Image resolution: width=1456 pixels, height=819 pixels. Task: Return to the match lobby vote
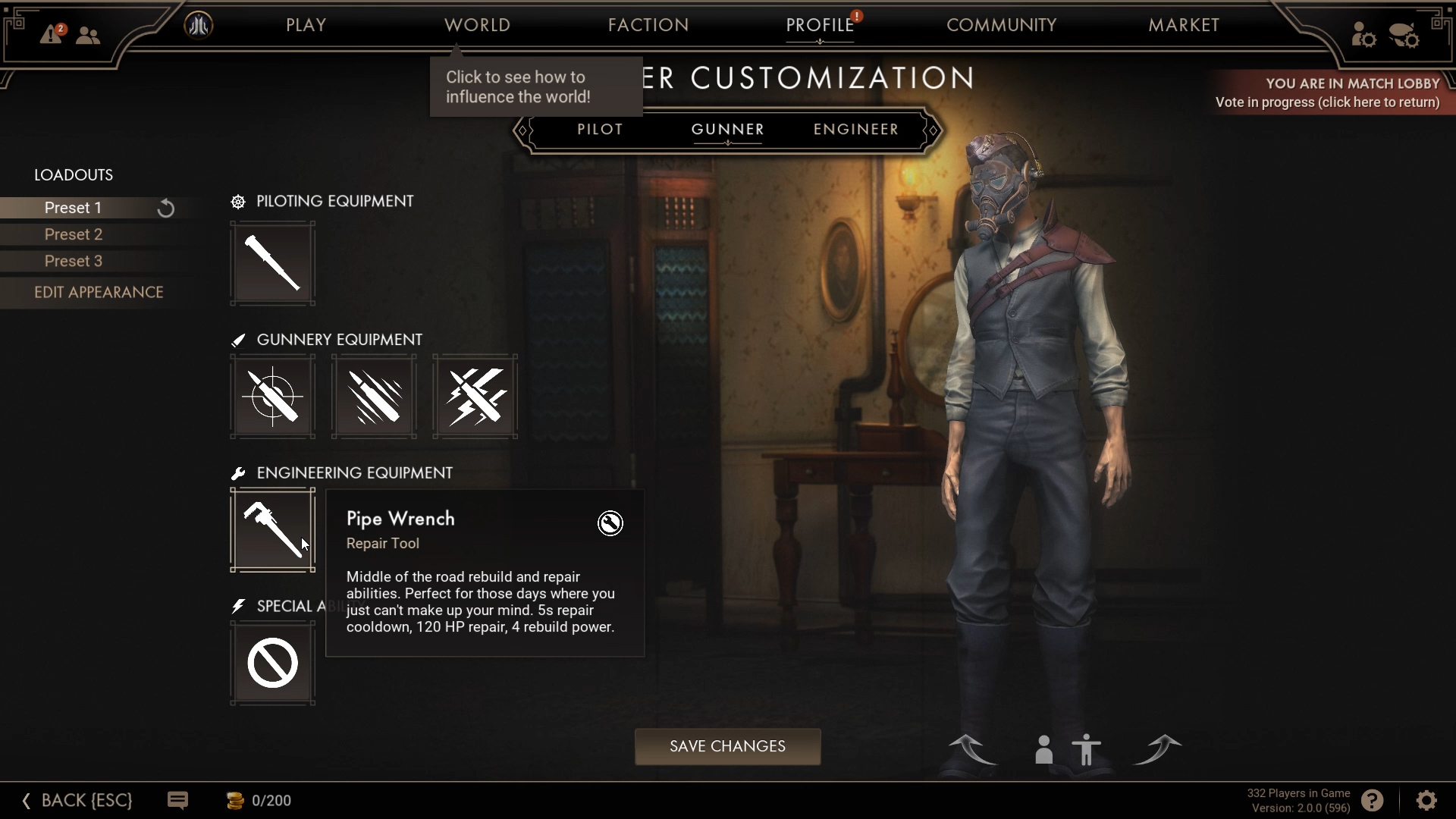coord(1327,93)
